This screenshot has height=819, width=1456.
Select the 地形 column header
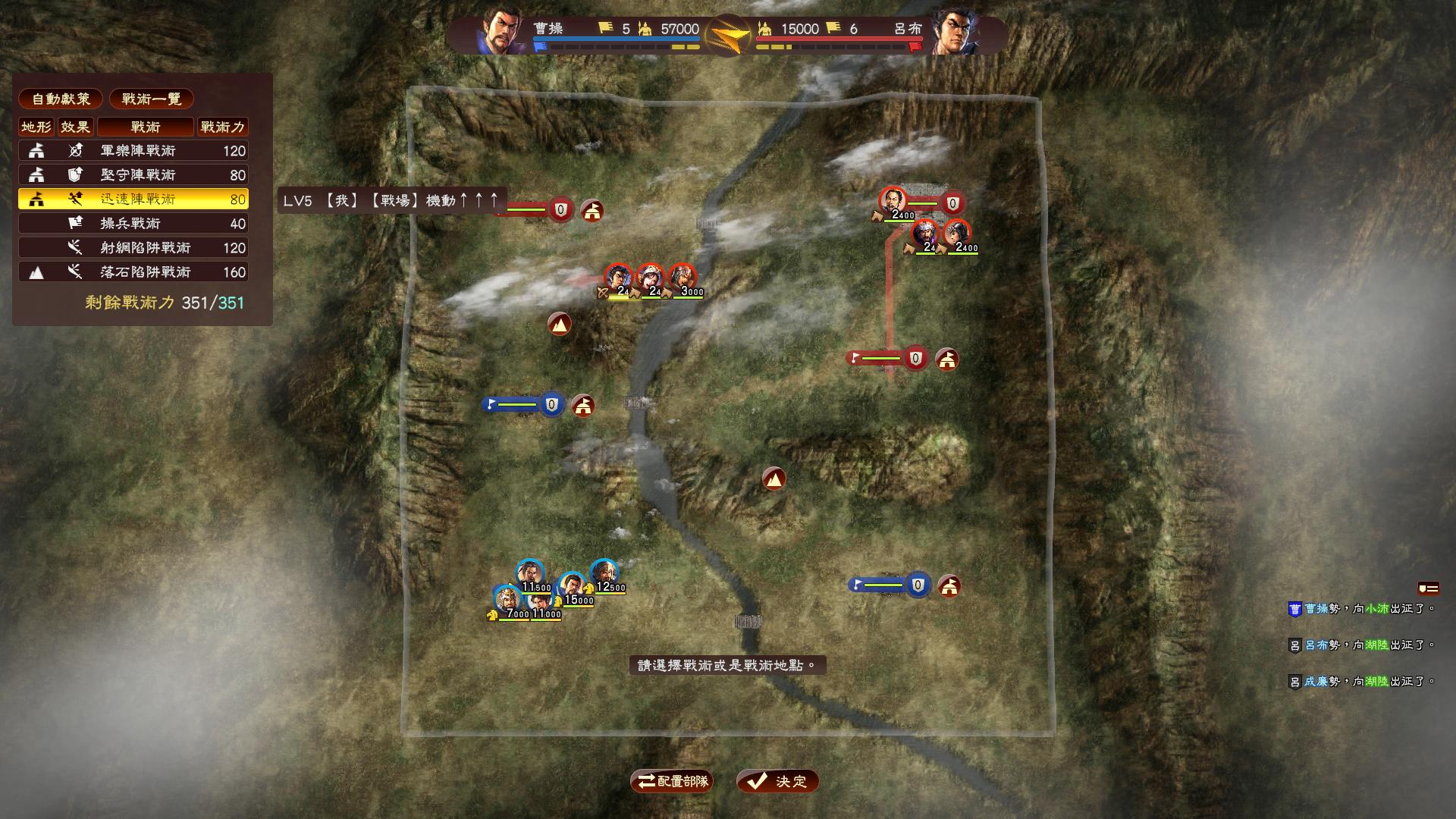pos(36,127)
